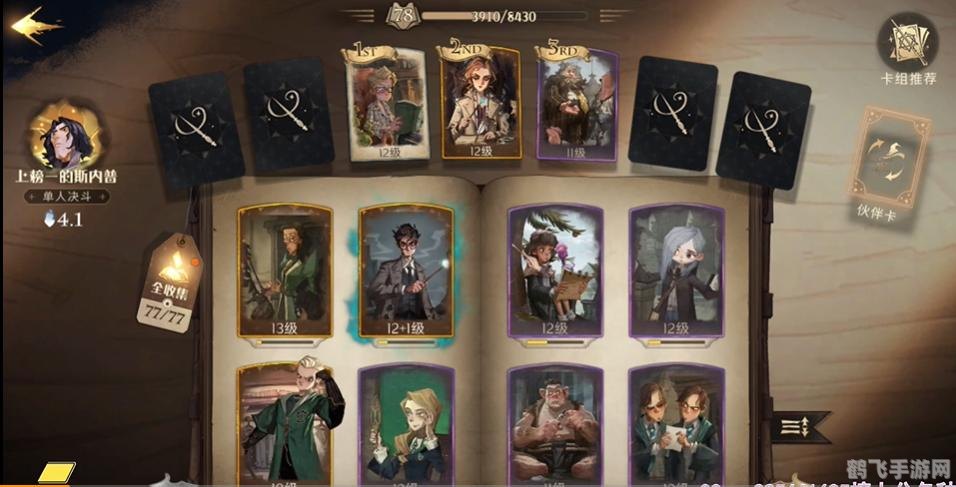
Task: Go back with the golden arrow
Action: [x=33, y=25]
